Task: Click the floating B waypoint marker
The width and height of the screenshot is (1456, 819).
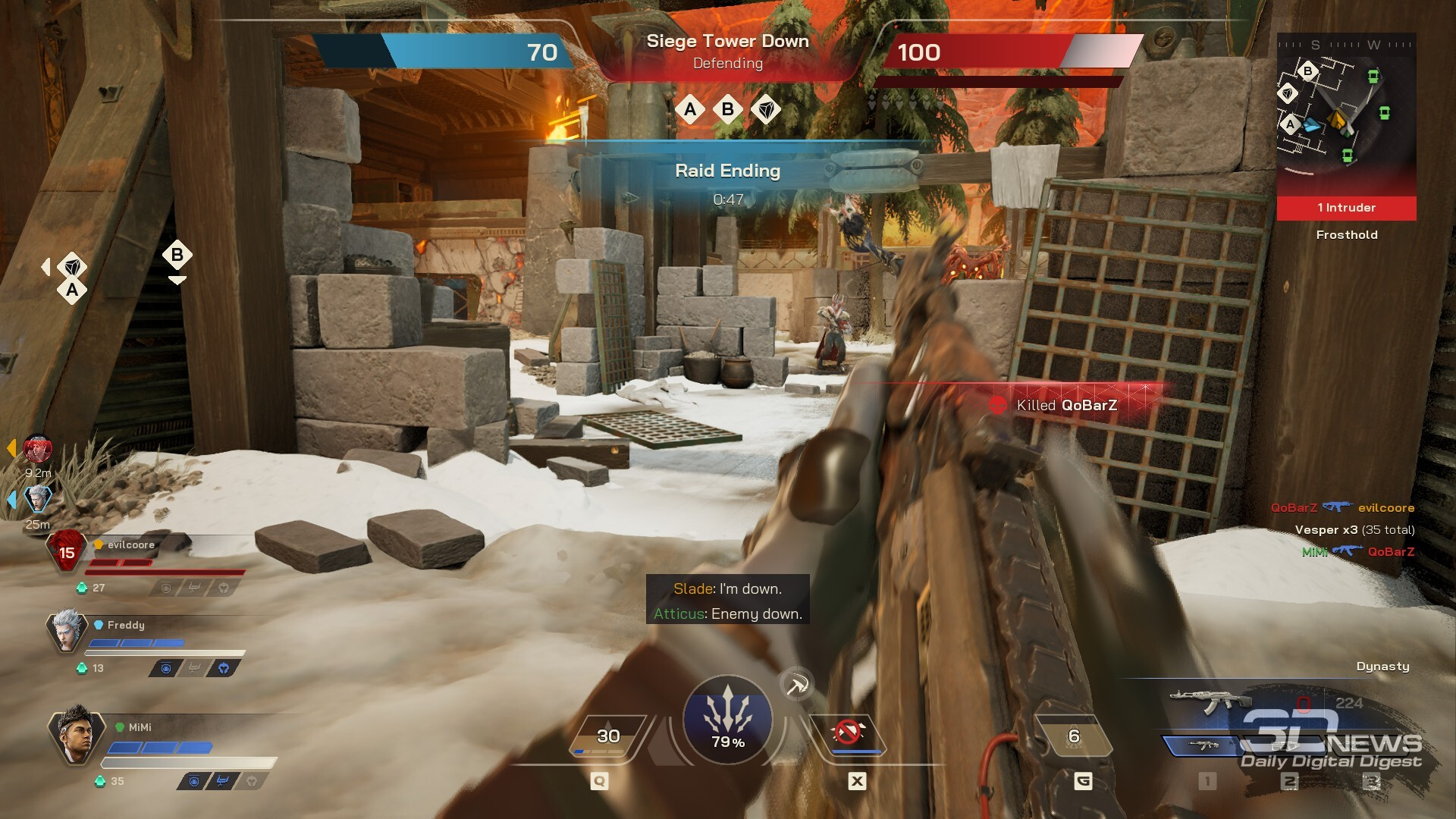Action: pos(177,256)
